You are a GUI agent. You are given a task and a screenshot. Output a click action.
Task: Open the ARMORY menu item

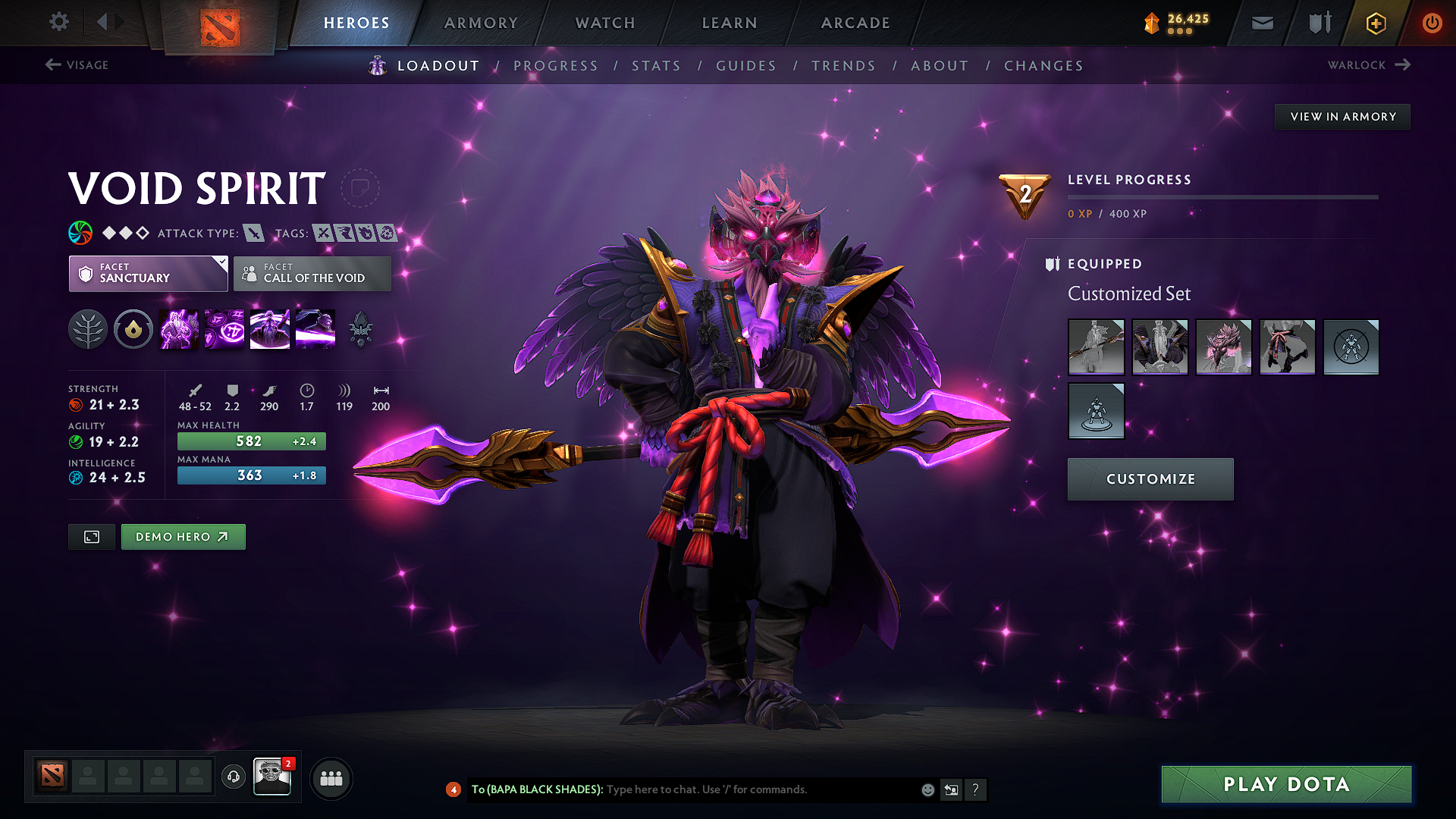[x=481, y=23]
